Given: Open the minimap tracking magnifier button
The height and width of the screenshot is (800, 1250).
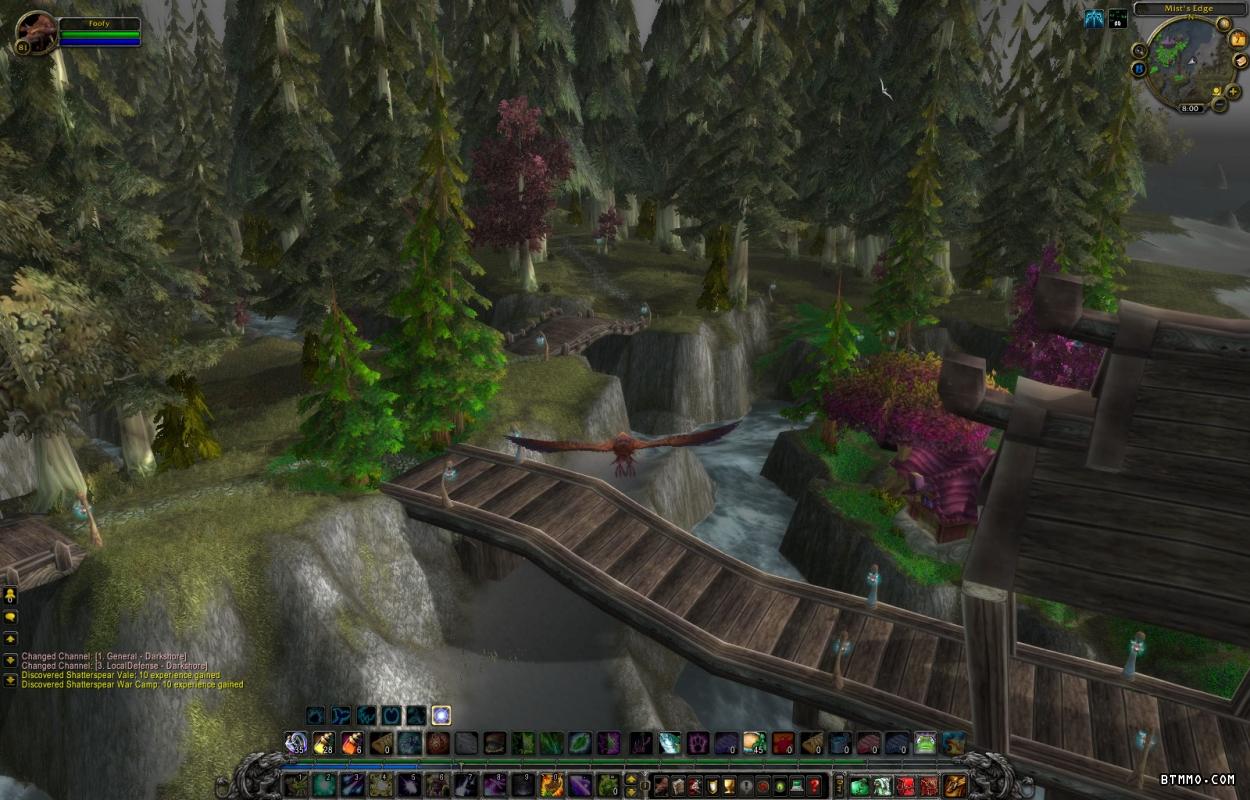Looking at the screenshot, I should click(1140, 49).
